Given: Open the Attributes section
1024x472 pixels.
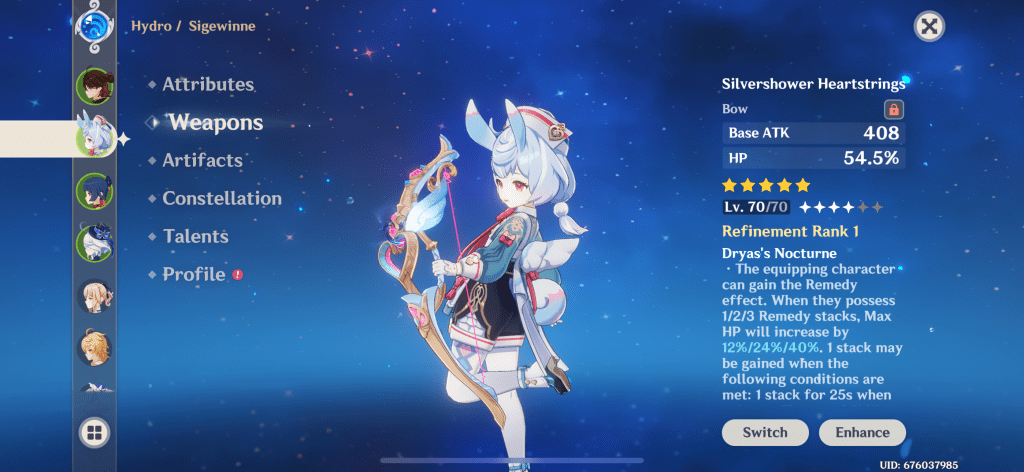Looking at the screenshot, I should click(208, 85).
